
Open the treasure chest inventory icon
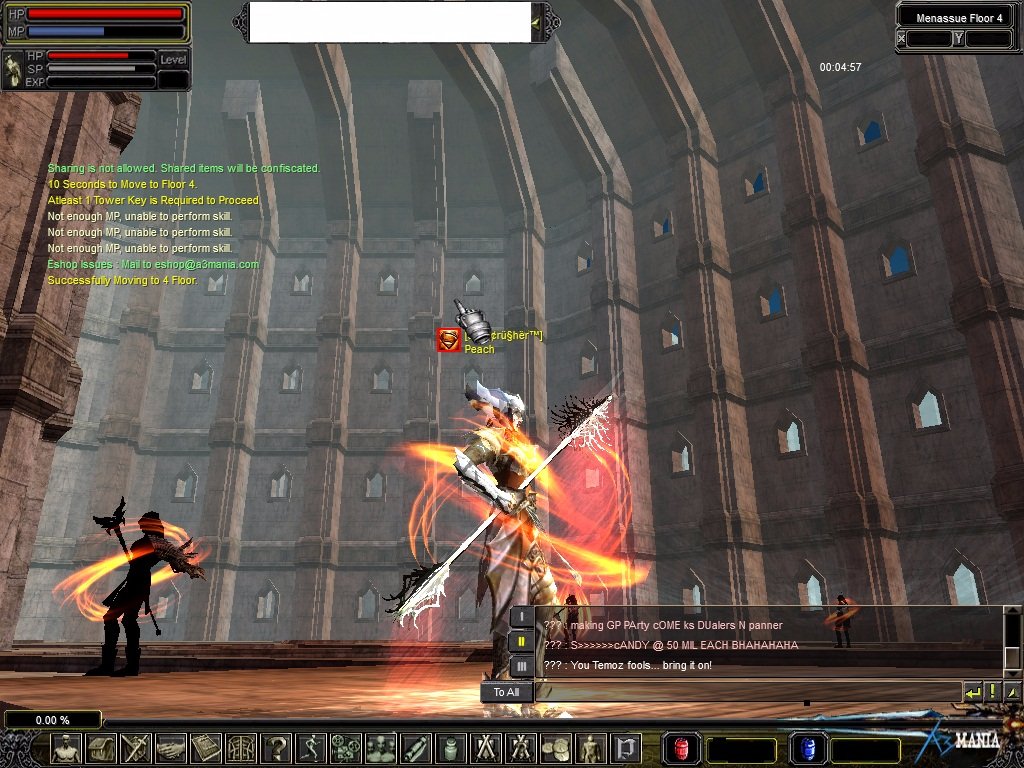[x=101, y=748]
